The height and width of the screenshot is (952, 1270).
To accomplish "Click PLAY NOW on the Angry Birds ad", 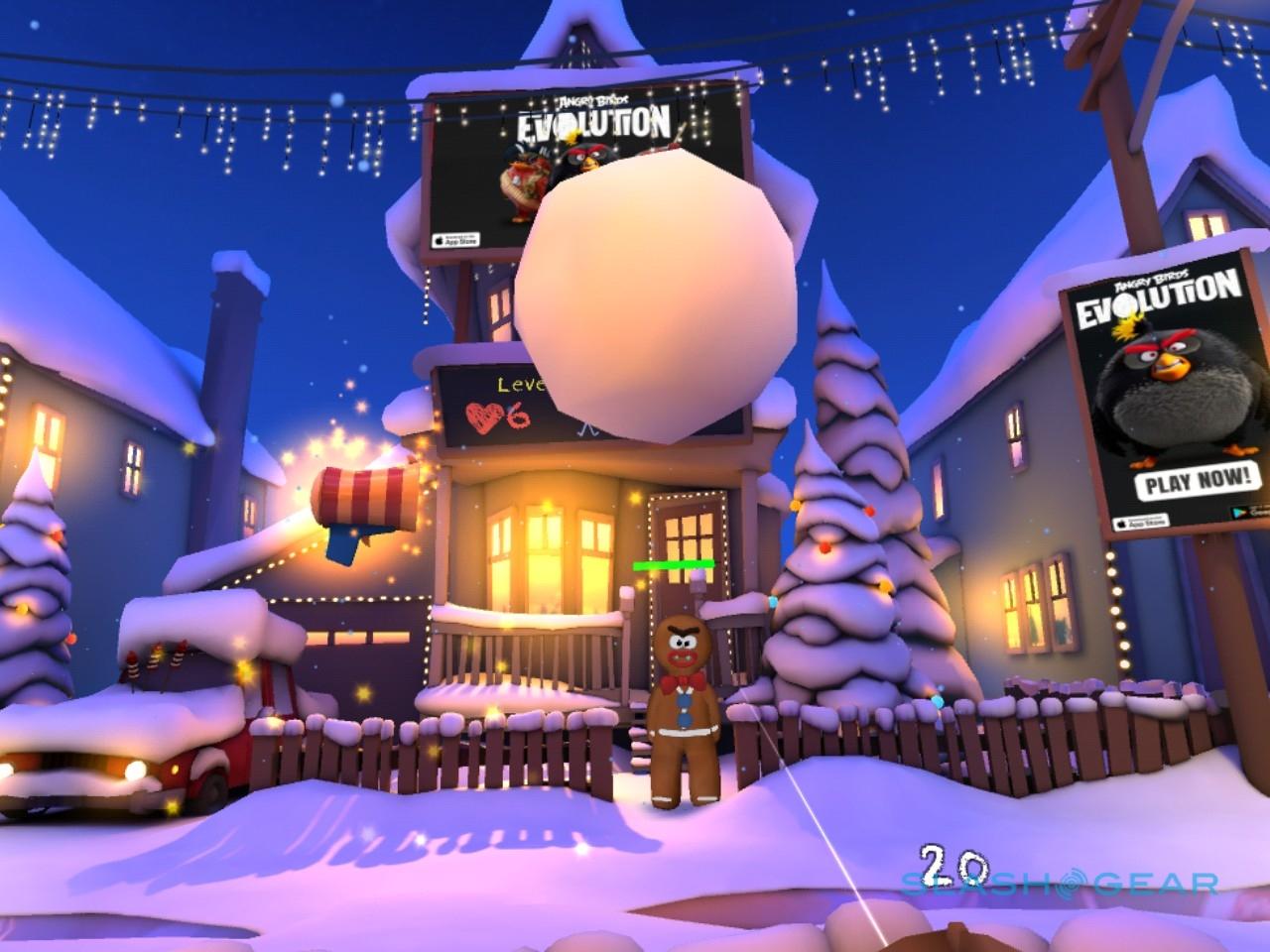I will click(1198, 482).
